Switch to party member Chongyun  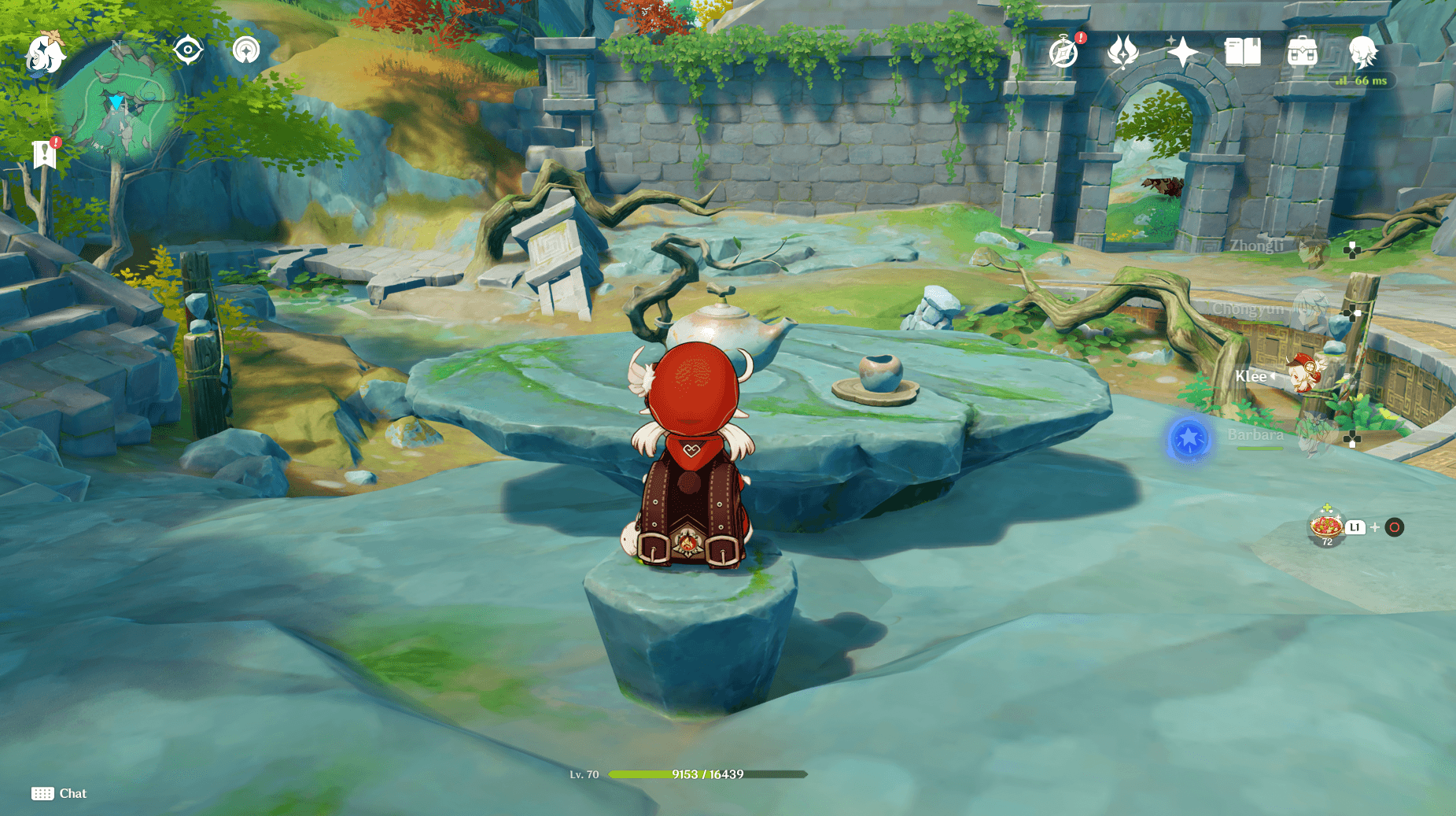click(x=1310, y=311)
